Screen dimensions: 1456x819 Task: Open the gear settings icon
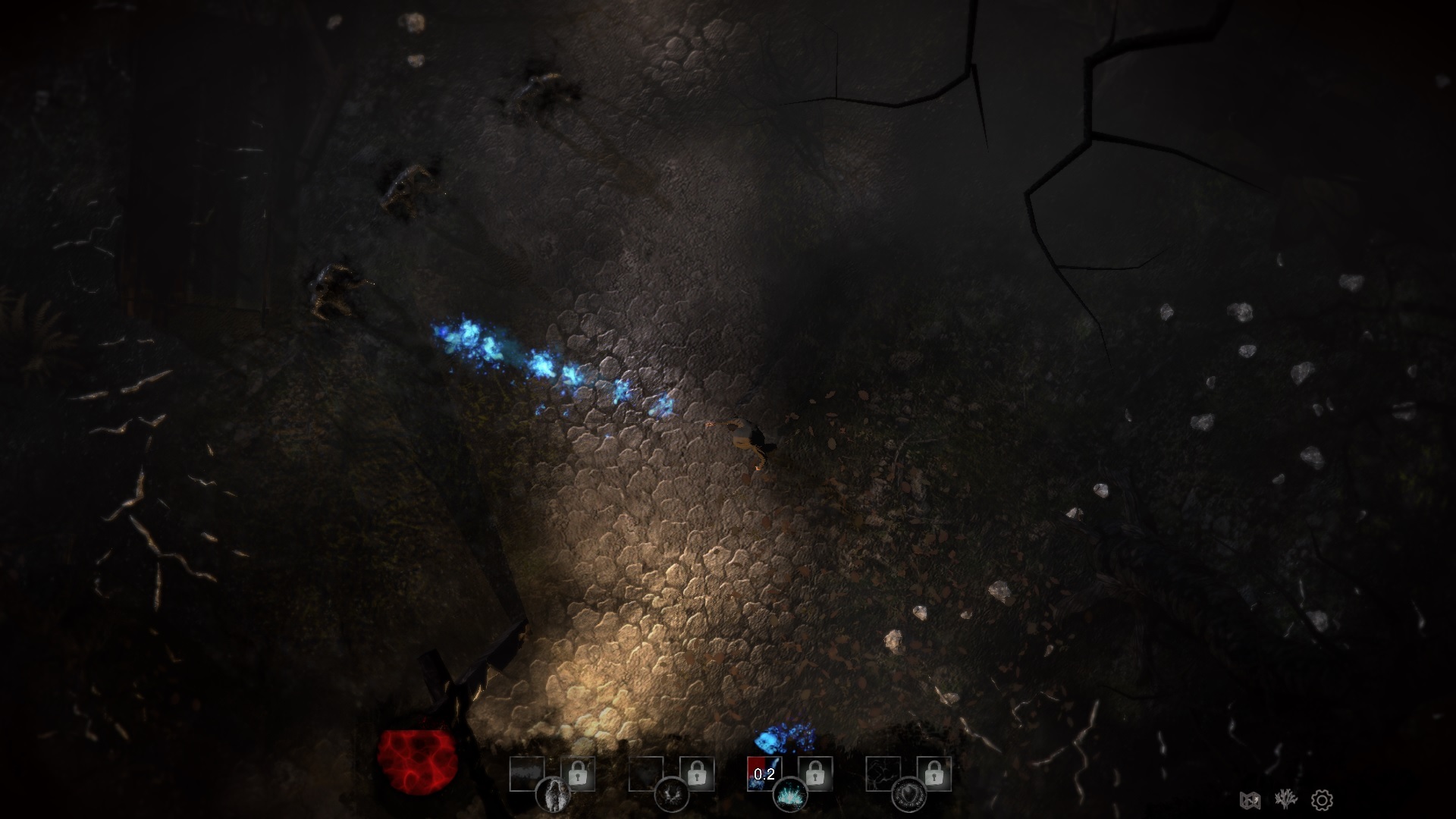pos(1322,800)
